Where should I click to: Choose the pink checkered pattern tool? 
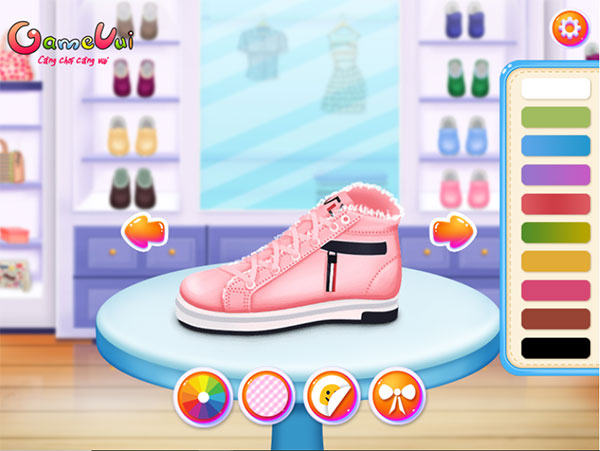(267, 397)
